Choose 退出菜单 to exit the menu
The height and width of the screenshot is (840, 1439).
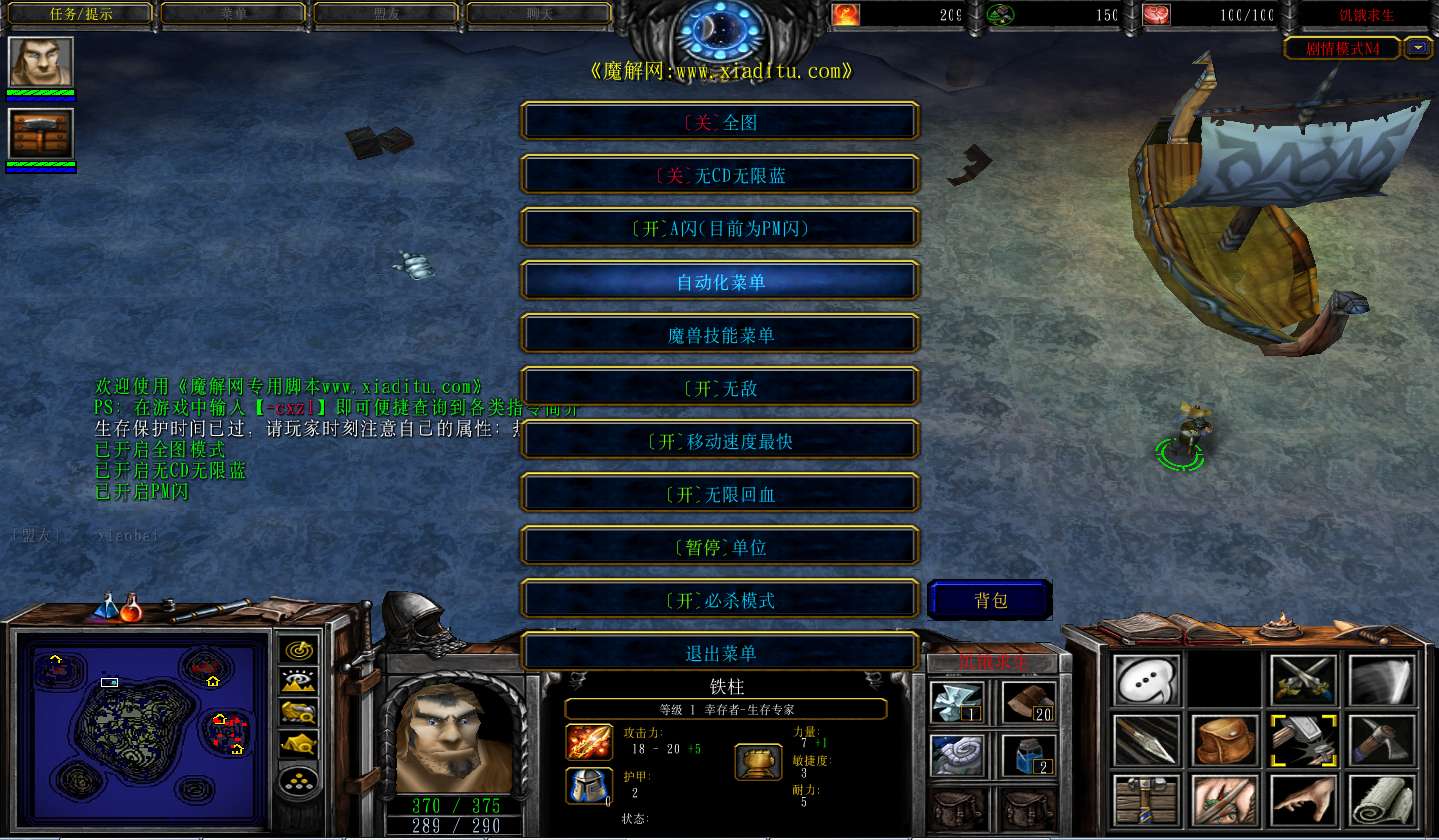720,653
